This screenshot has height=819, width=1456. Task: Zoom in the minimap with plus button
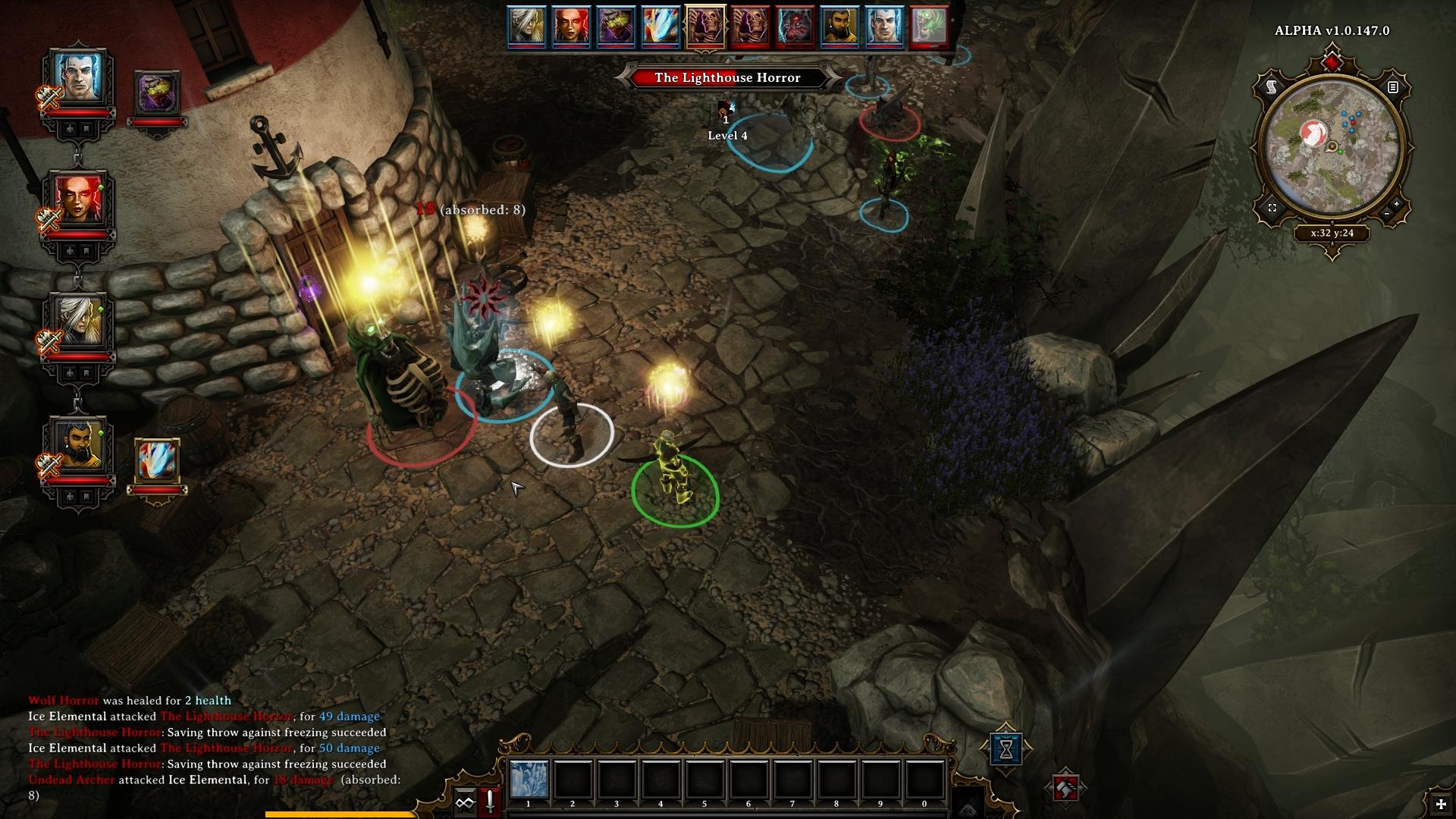pyautogui.click(x=1397, y=205)
